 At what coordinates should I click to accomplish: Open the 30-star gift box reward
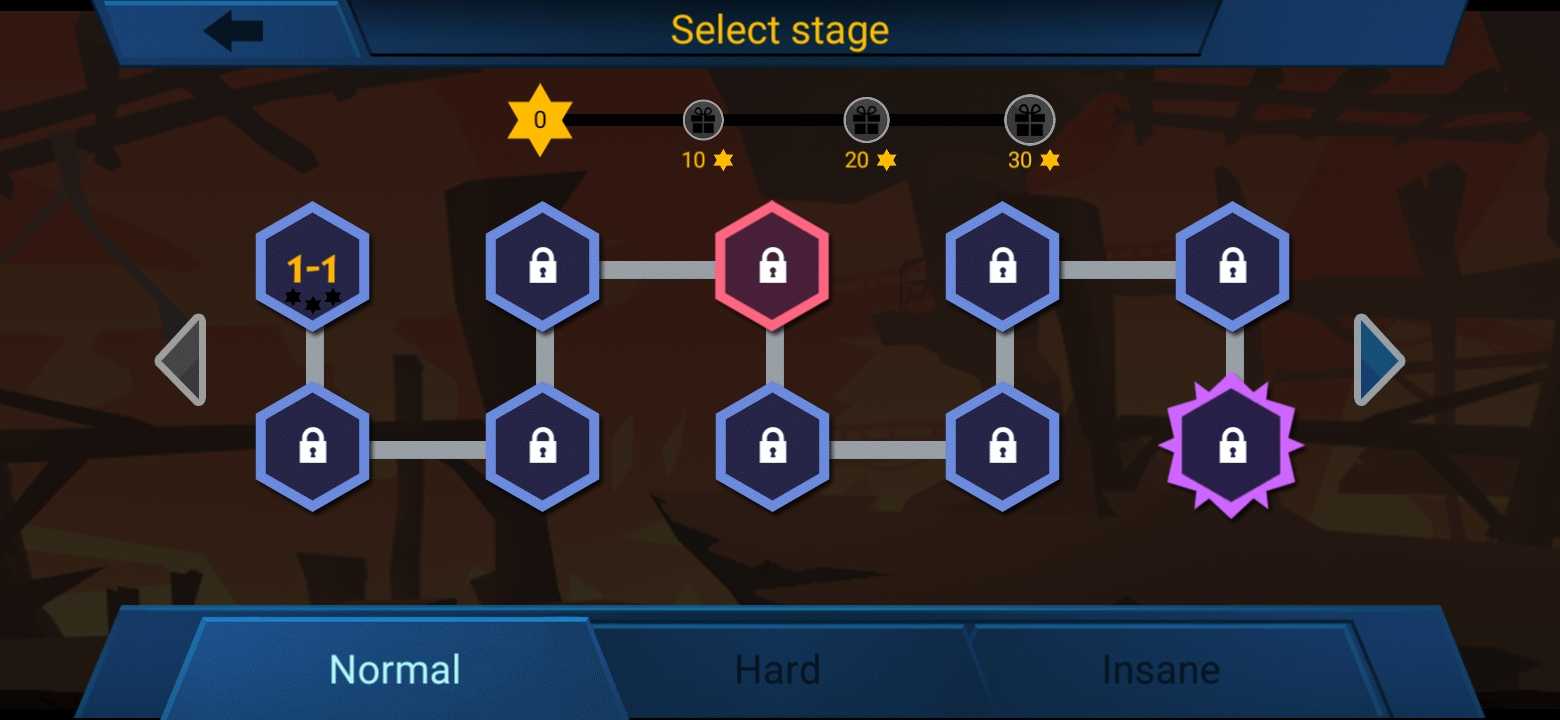click(1029, 121)
